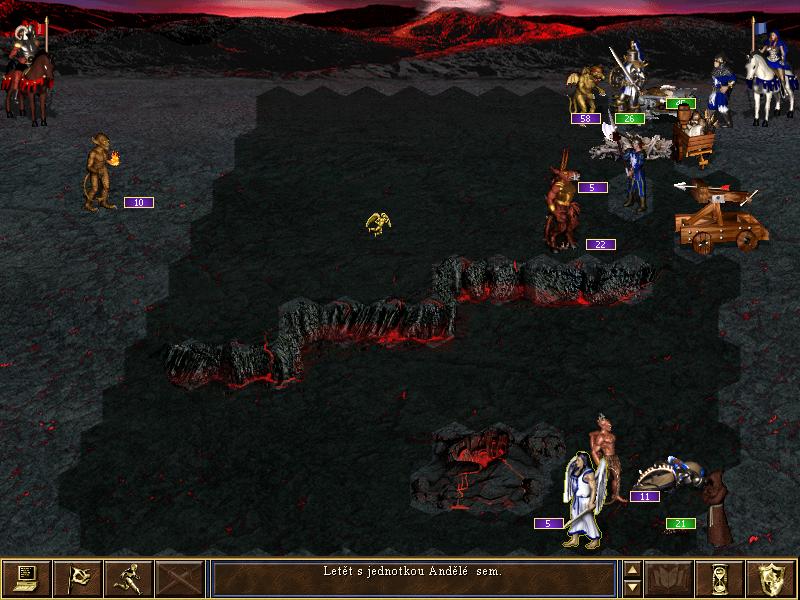Open the spellbook to cast a spell
The width and height of the screenshot is (800, 600).
(670, 578)
